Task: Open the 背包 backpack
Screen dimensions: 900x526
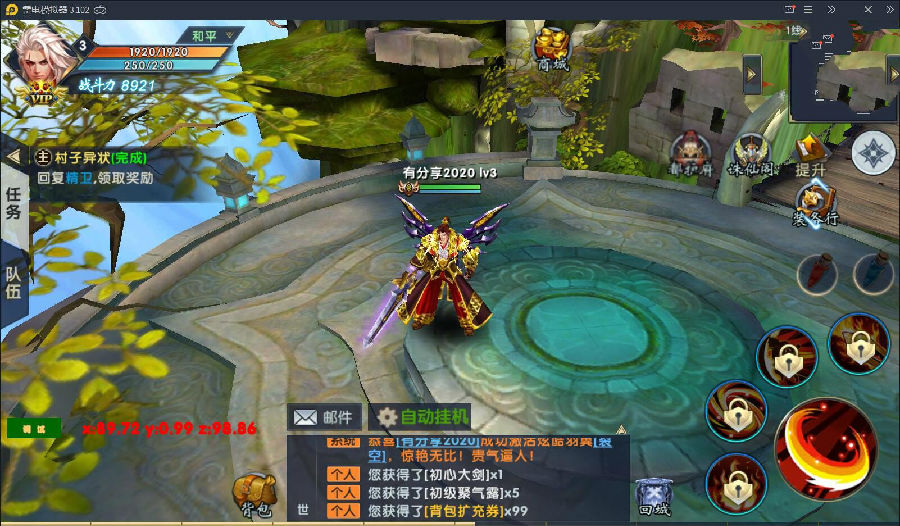Action: [x=254, y=493]
